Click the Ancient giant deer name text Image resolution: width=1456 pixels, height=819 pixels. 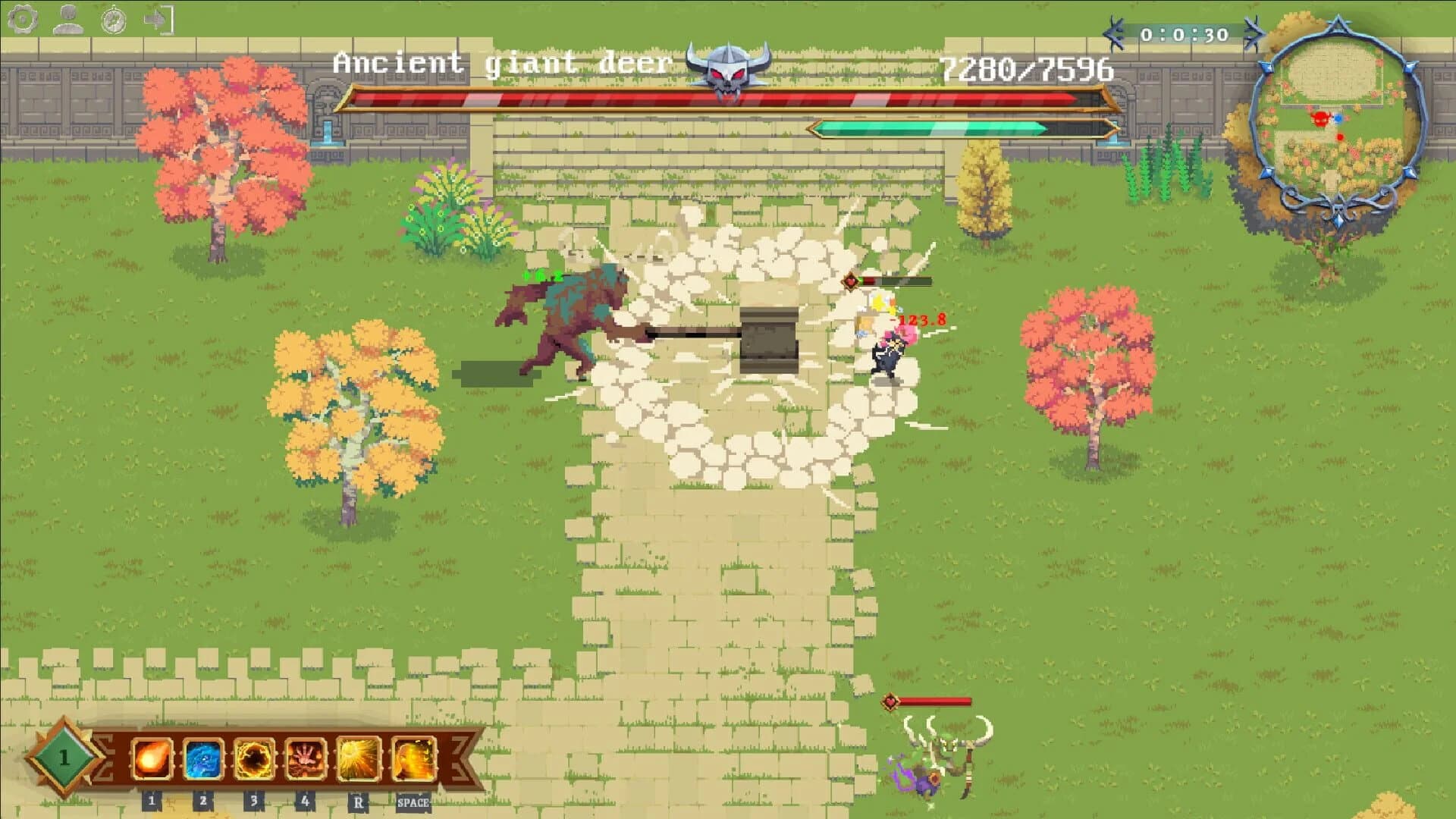[x=504, y=63]
